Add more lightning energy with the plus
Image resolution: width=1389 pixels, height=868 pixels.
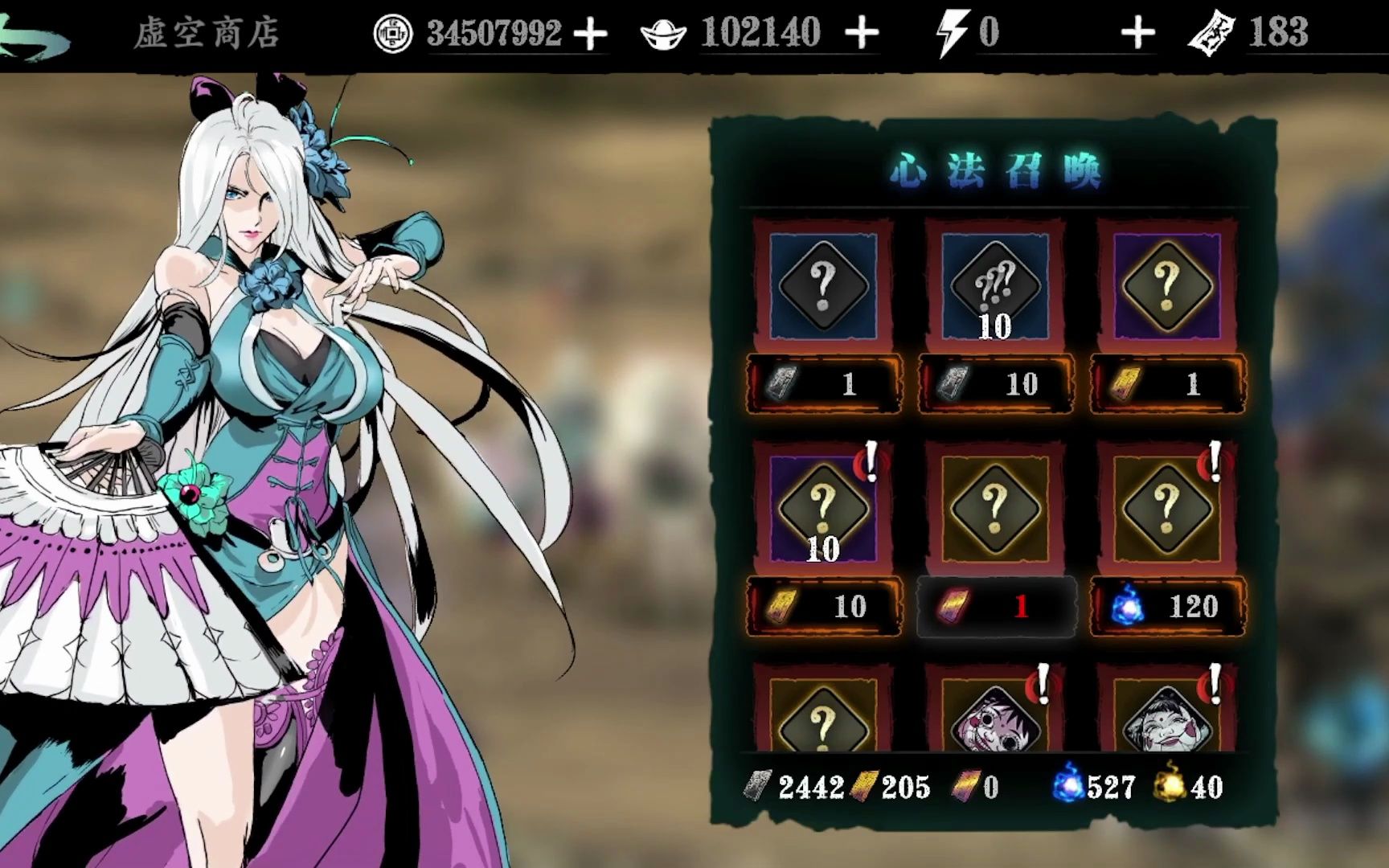click(x=1137, y=35)
